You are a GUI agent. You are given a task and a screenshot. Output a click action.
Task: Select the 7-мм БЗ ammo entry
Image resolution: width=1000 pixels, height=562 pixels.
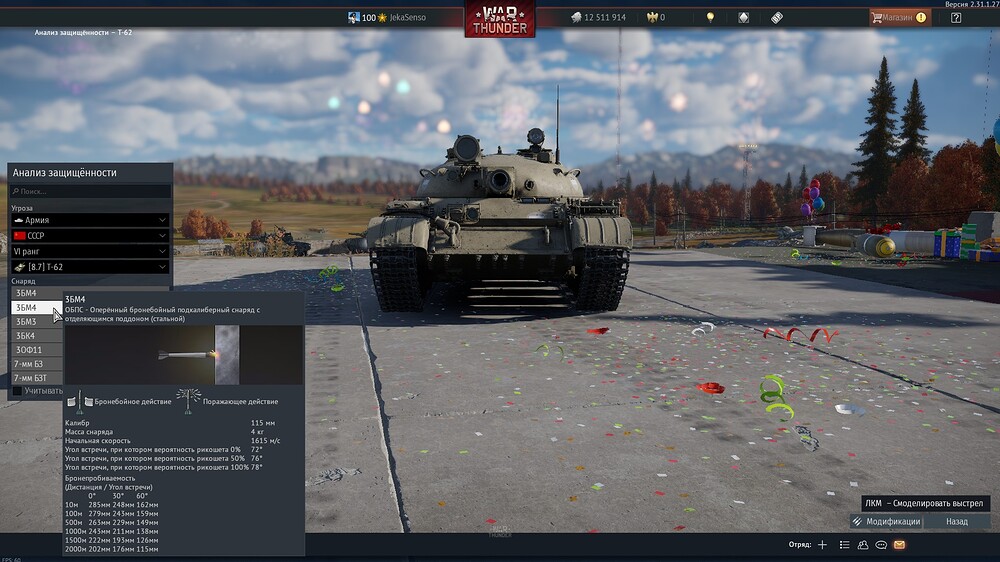(x=28, y=364)
